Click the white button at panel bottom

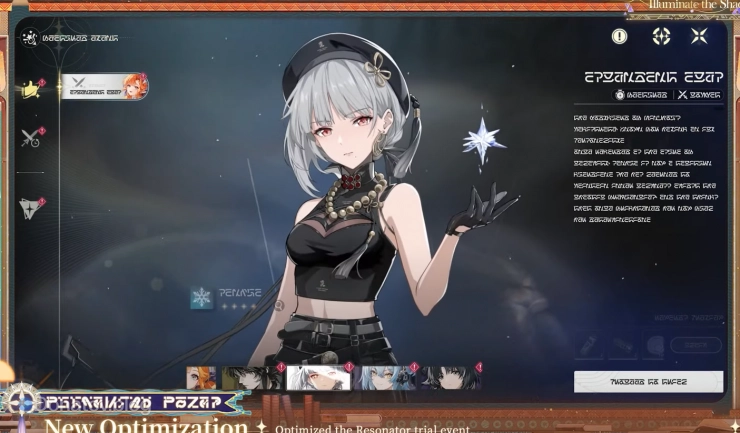(648, 381)
